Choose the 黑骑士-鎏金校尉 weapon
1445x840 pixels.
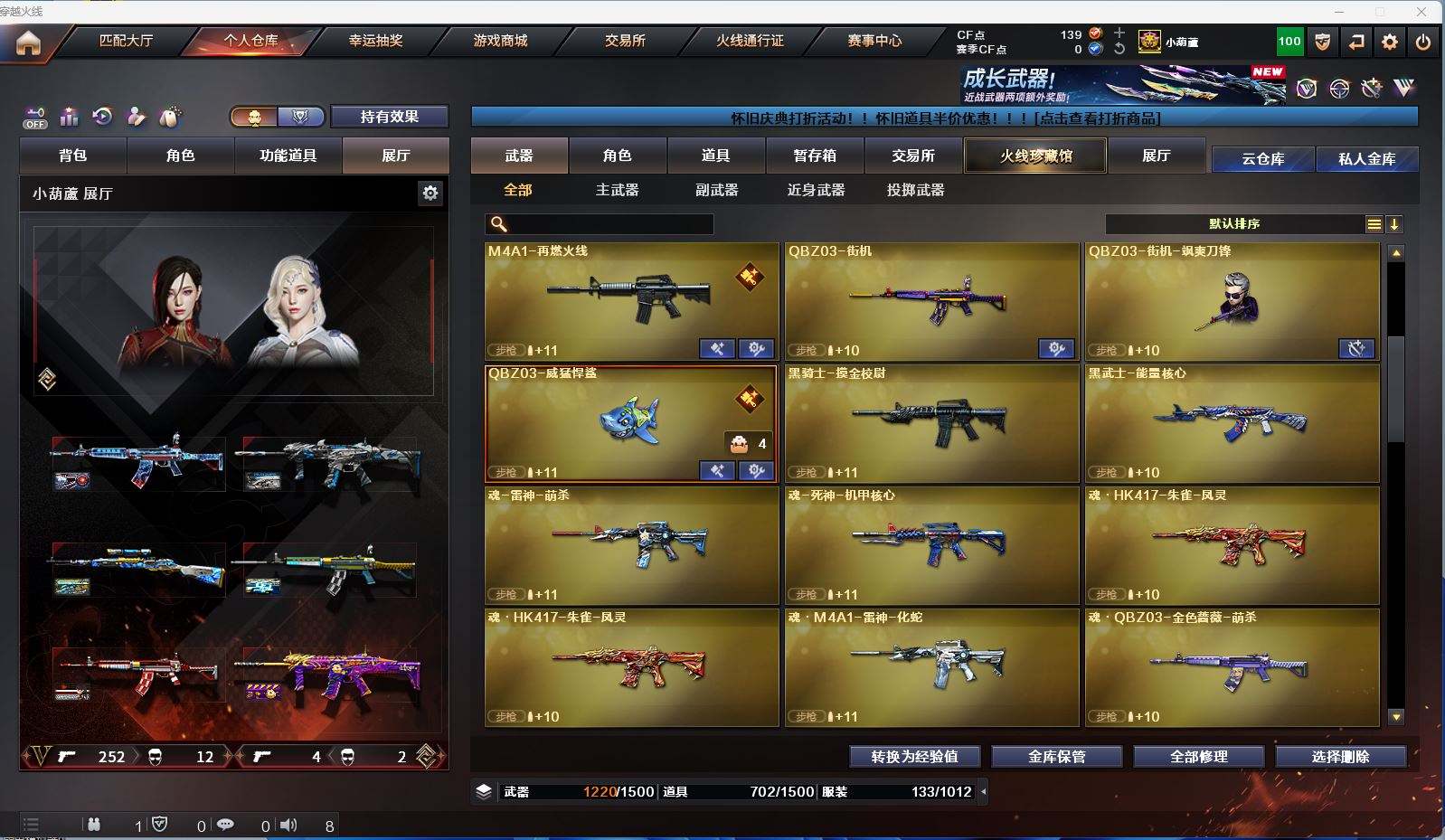tap(931, 423)
